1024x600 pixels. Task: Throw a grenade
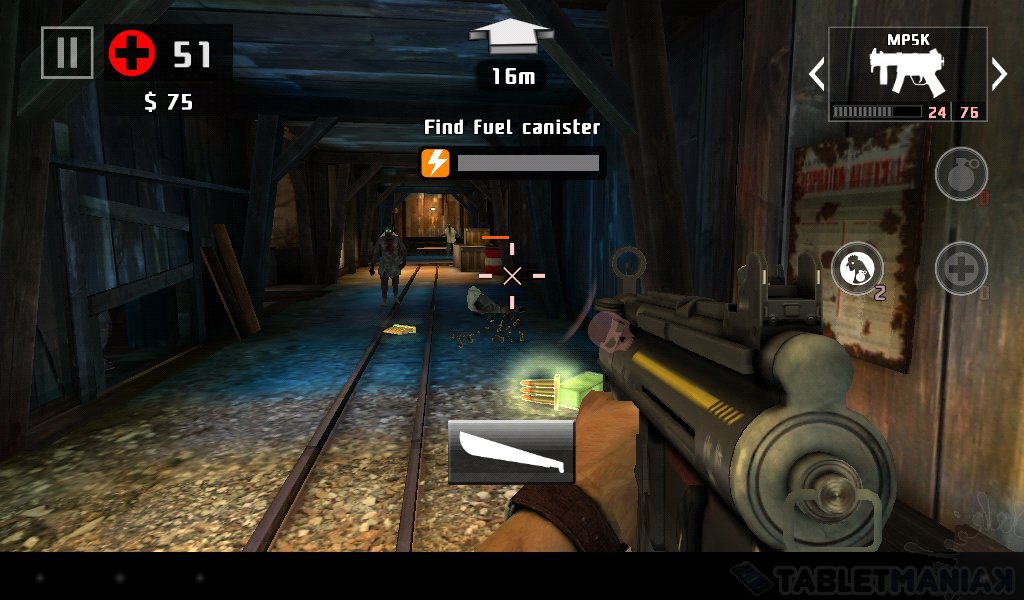coord(961,176)
